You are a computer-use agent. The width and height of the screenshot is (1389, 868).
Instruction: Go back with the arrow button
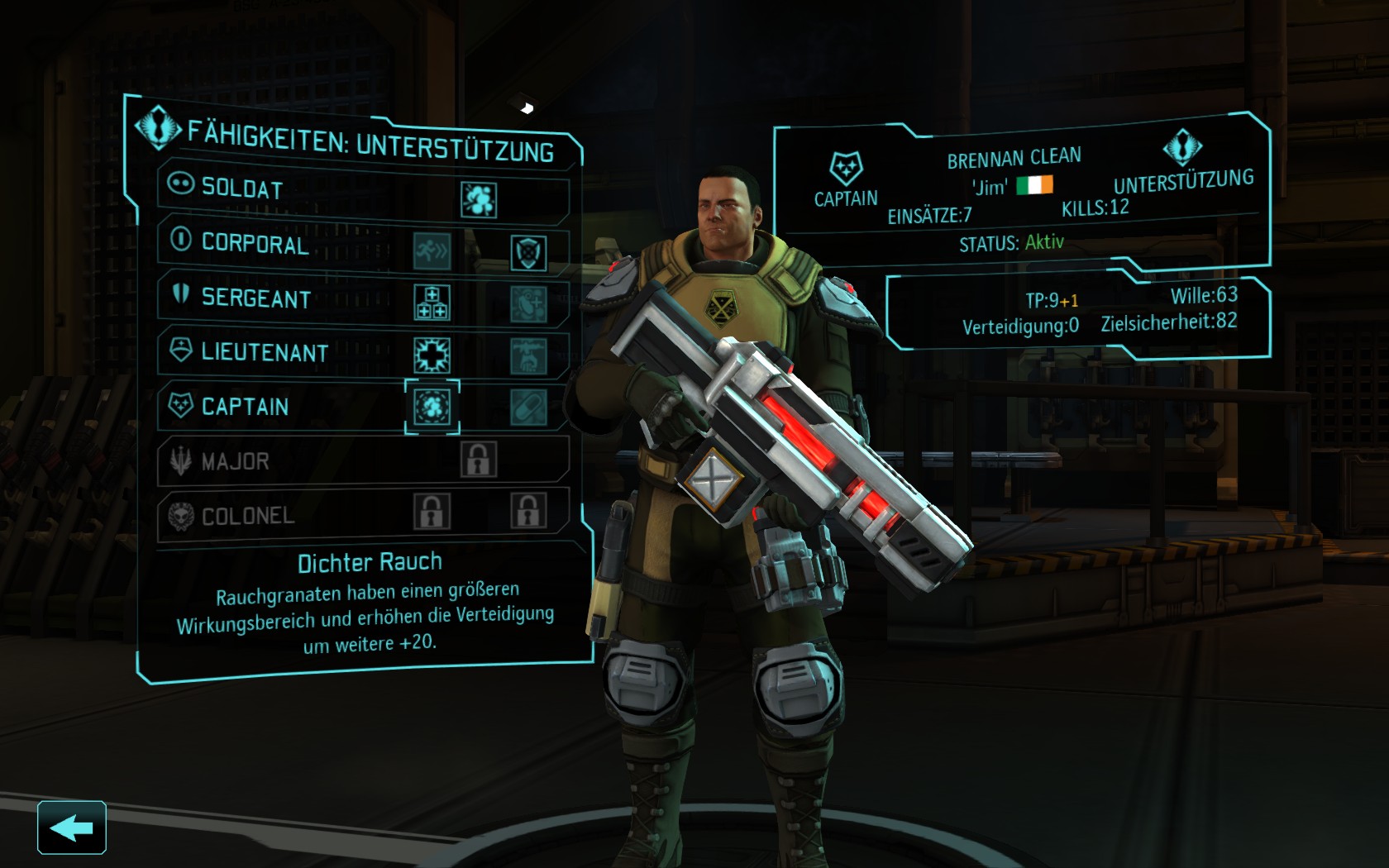tap(71, 827)
